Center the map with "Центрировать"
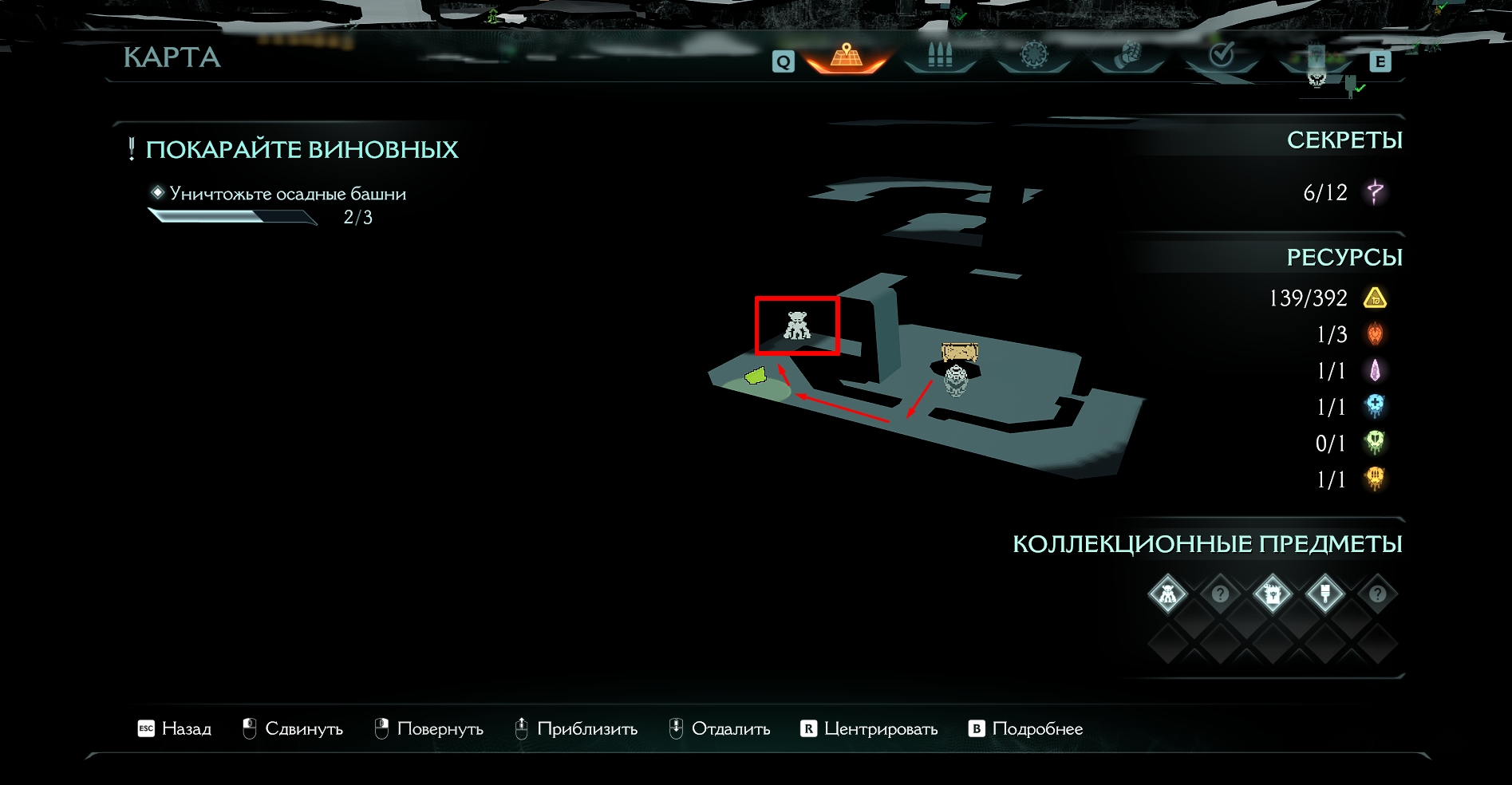This screenshot has height=785, width=1512. (869, 728)
